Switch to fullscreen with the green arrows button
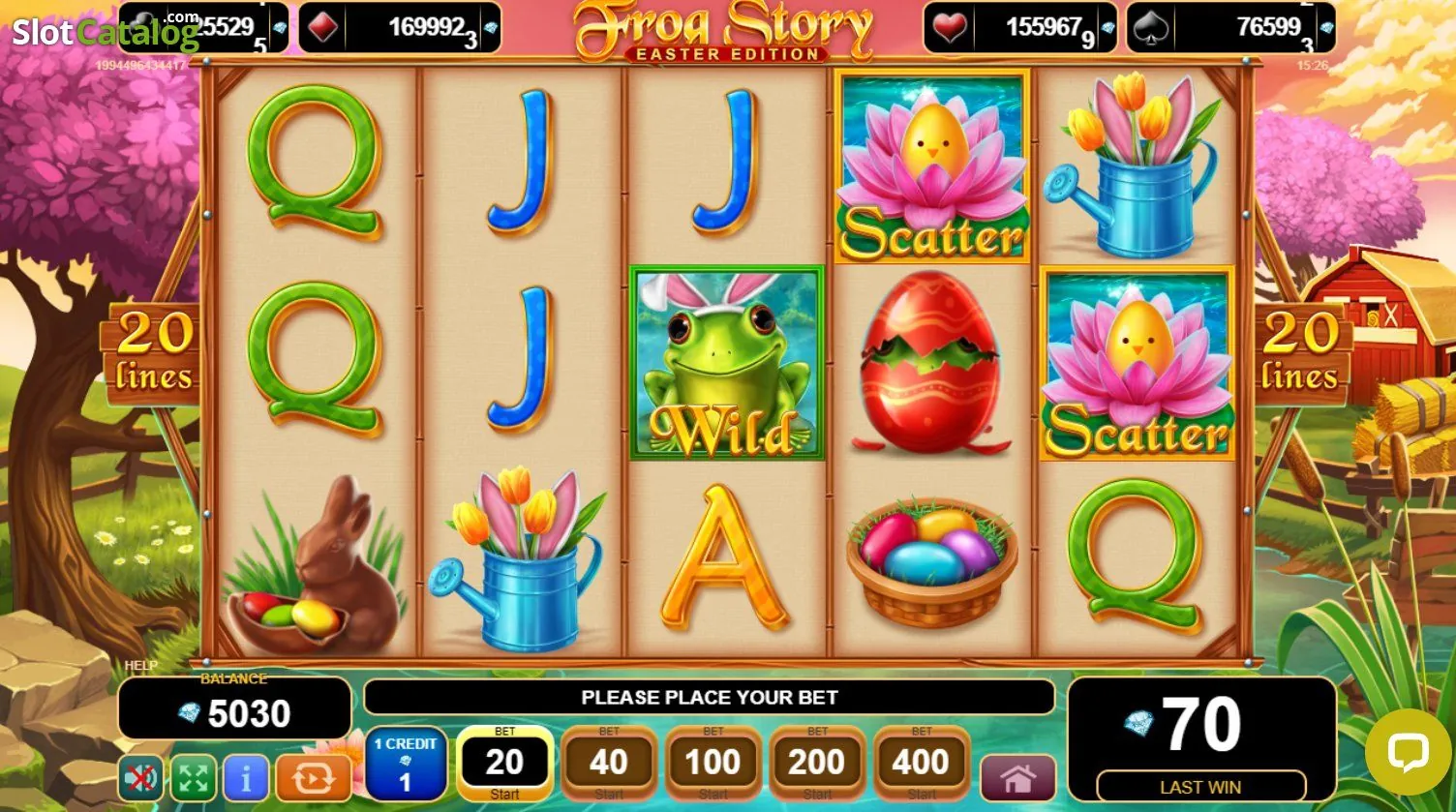Viewport: 1456px width, 812px height. pyautogui.click(x=194, y=778)
